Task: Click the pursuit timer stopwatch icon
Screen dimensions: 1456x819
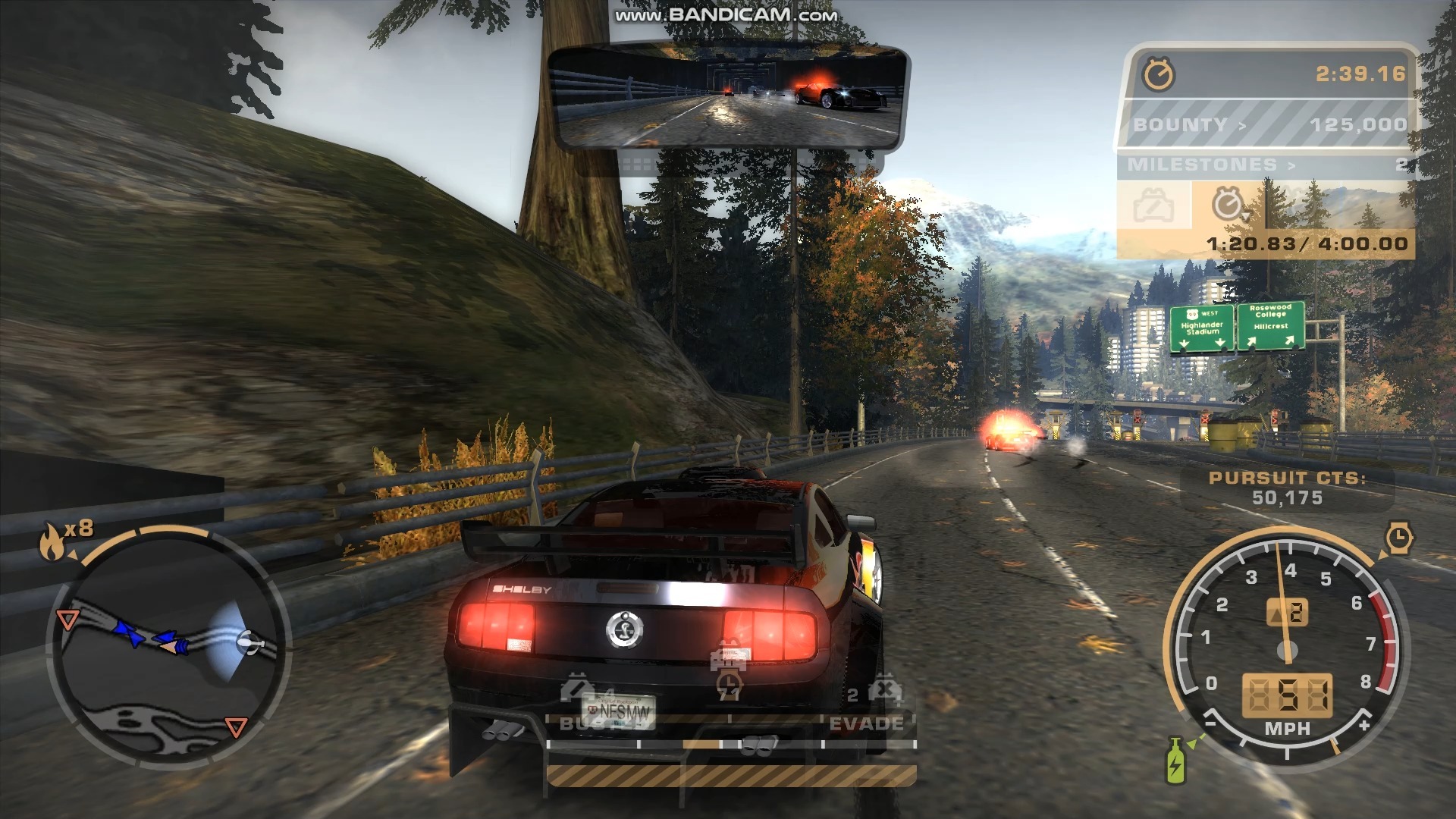Action: coord(1159,74)
